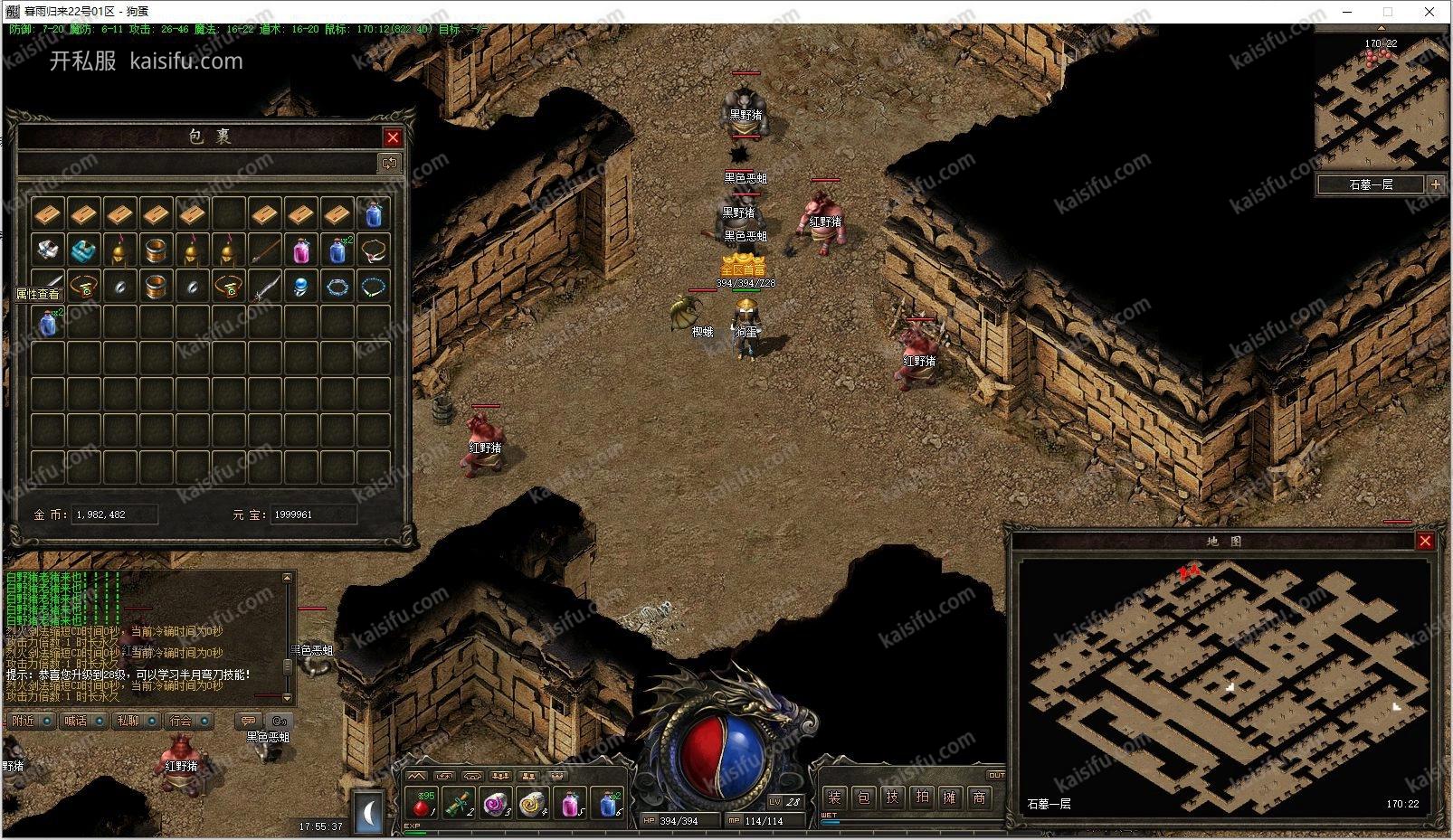
Task: Select the teal armor item in the bag
Action: pyautogui.click(x=83, y=250)
